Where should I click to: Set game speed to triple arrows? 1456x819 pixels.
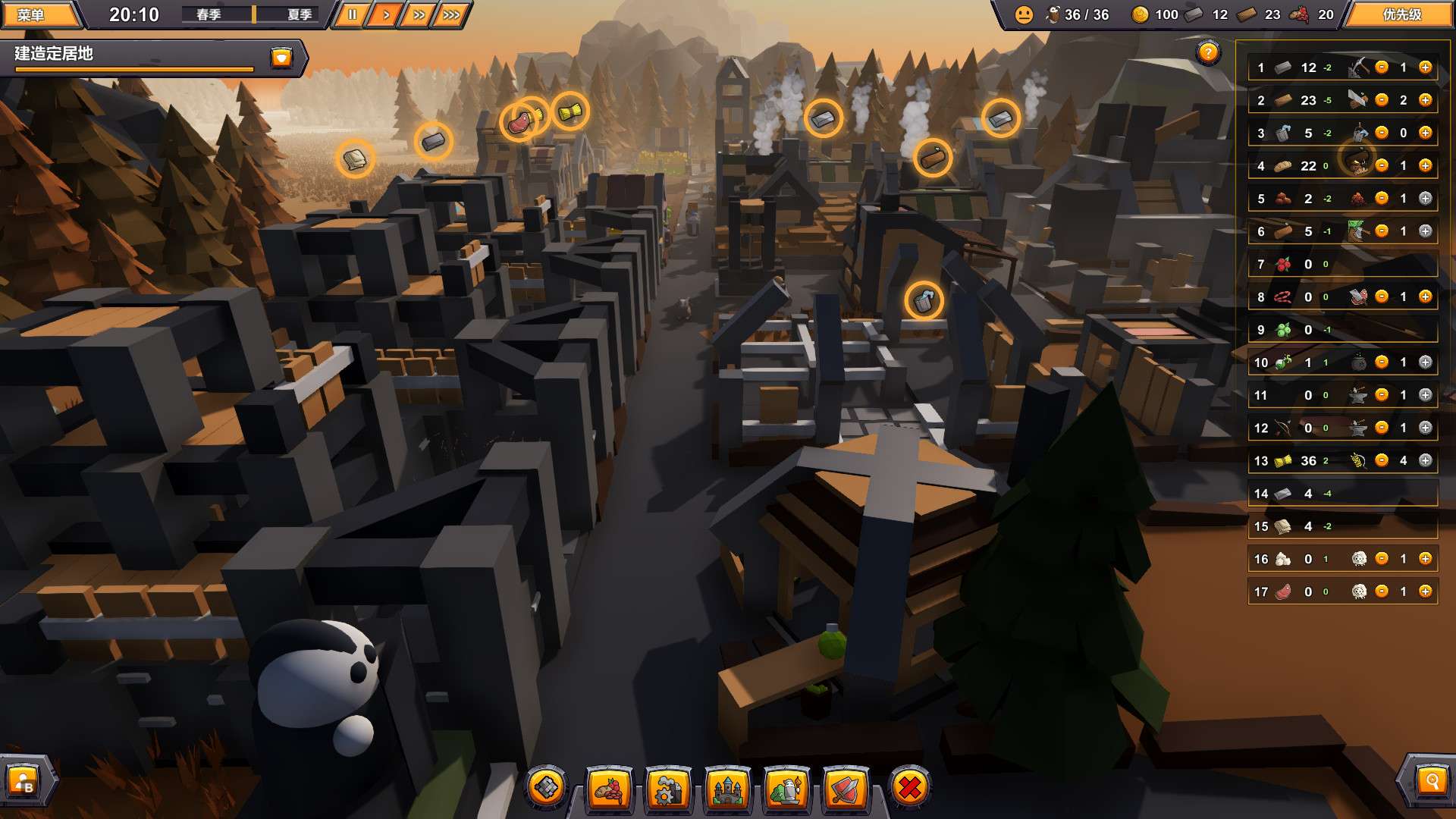click(x=451, y=14)
